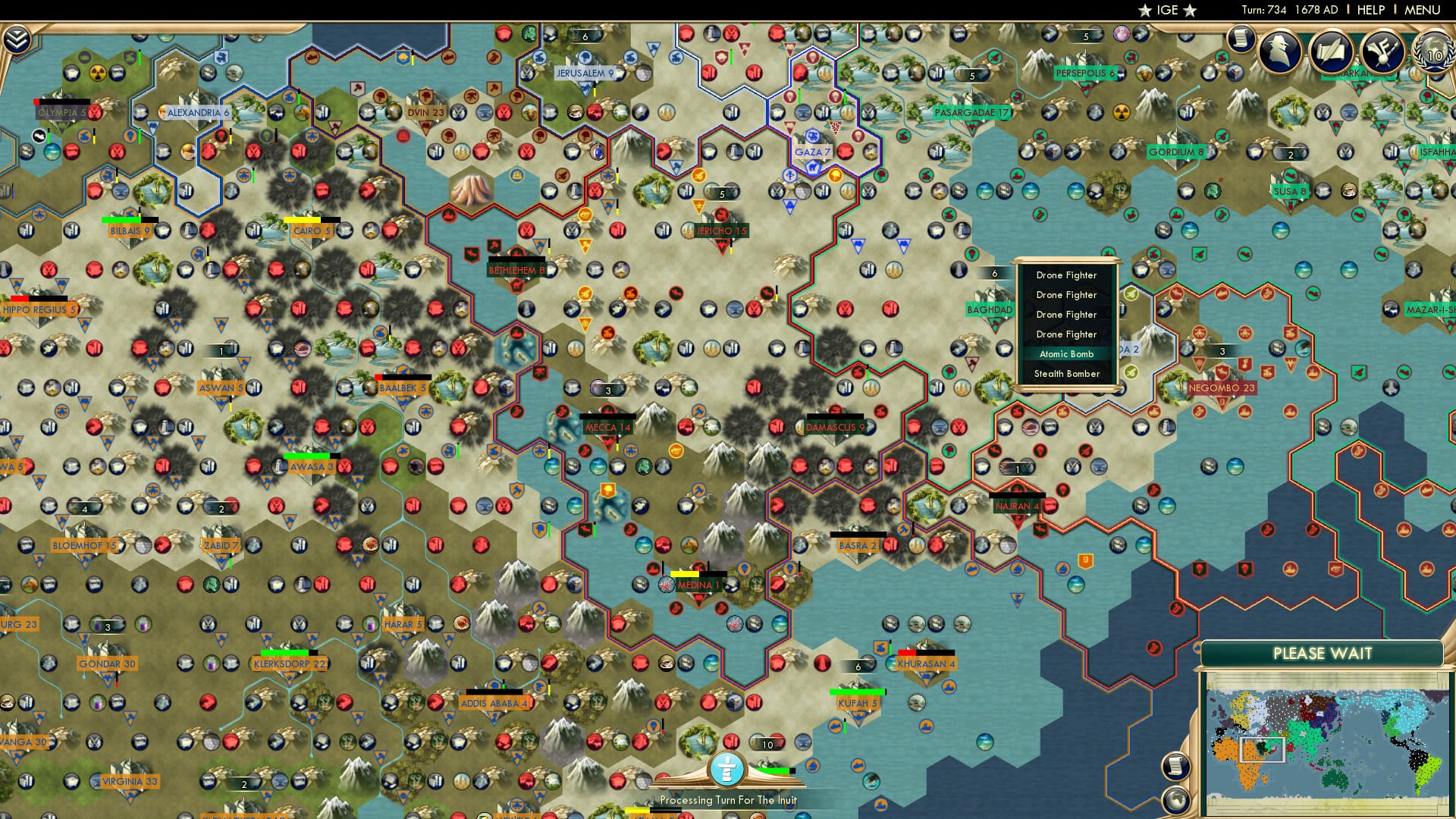Open the Culture Overview music-note icon
The width and height of the screenshot is (1456, 819).
point(1382,51)
